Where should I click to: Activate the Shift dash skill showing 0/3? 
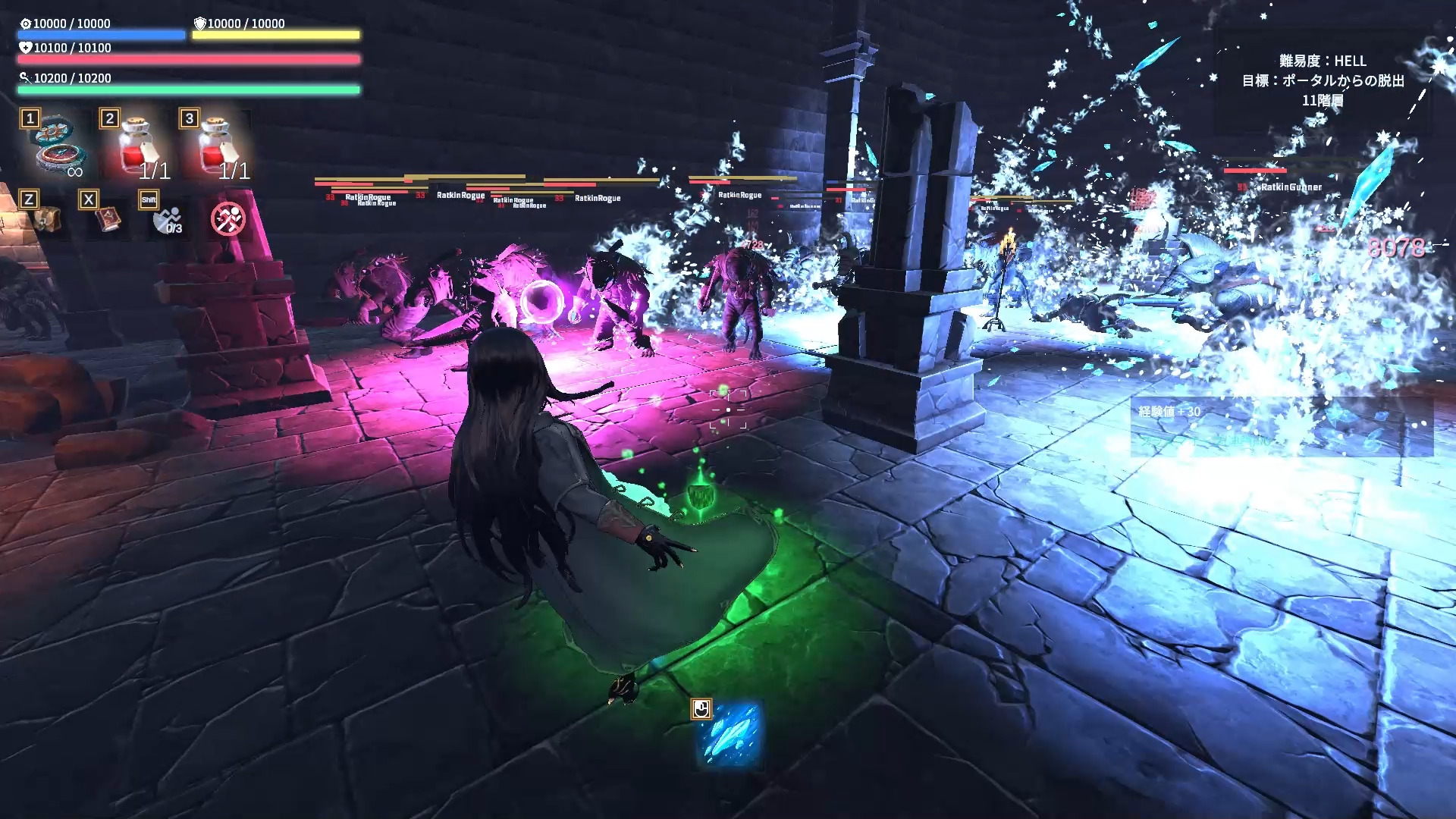pyautogui.click(x=168, y=220)
